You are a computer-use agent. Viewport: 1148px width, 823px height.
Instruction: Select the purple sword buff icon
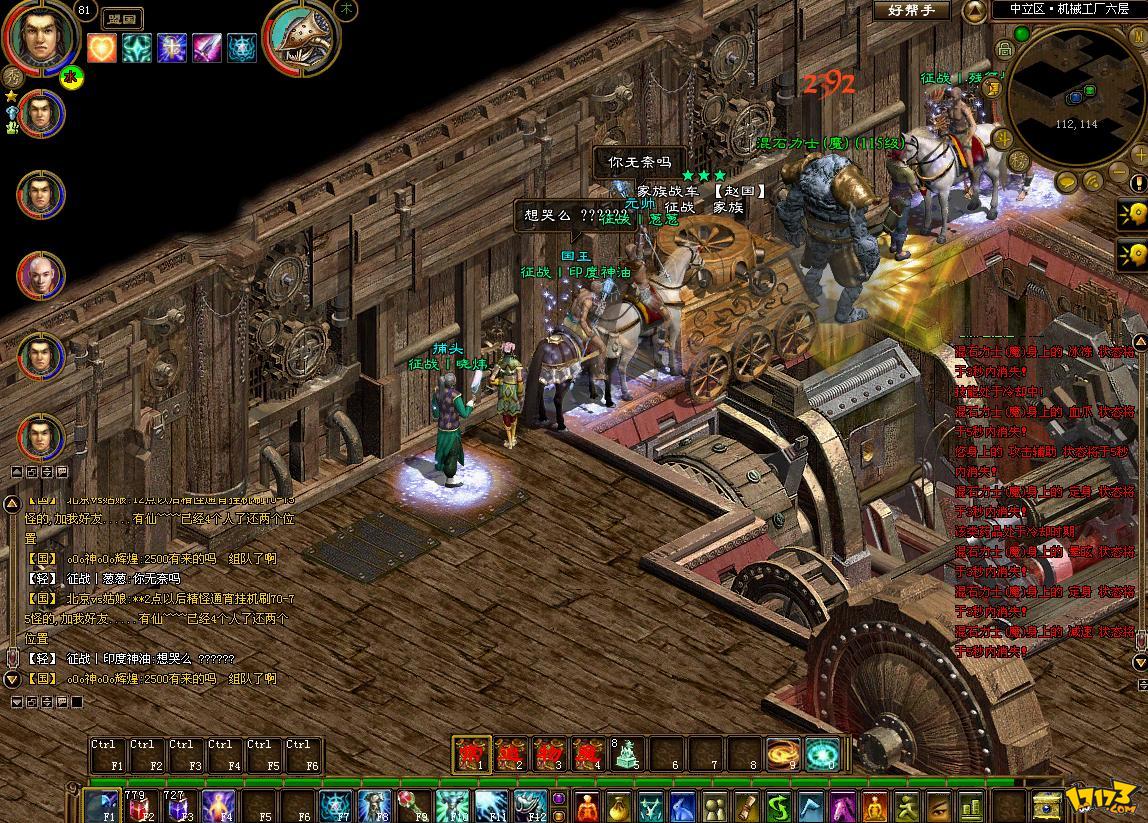207,48
